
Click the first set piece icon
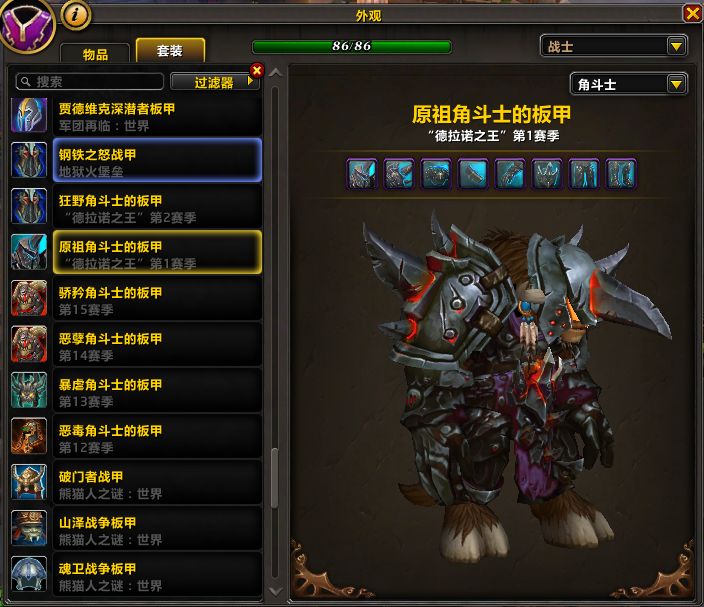click(x=361, y=174)
